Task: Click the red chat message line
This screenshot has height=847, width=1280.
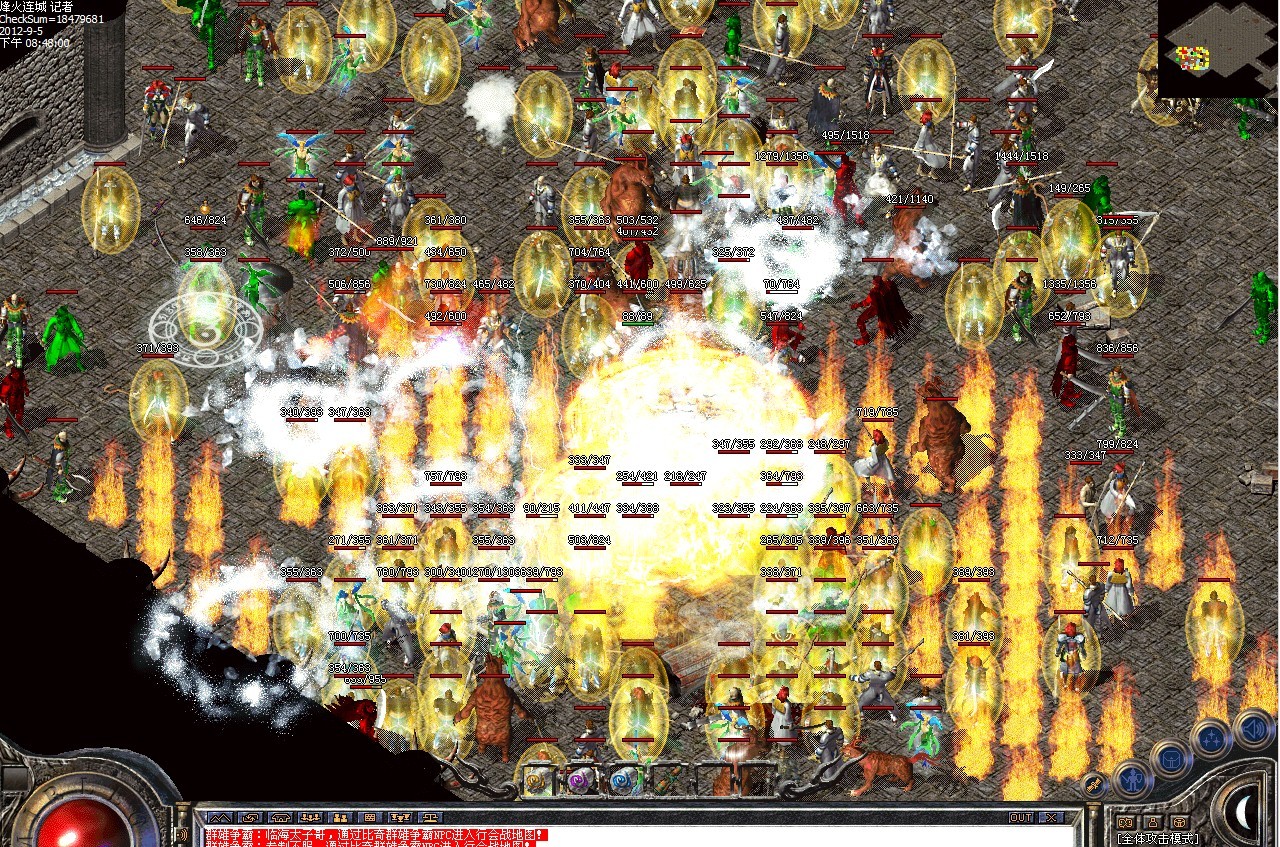Action: tap(376, 834)
